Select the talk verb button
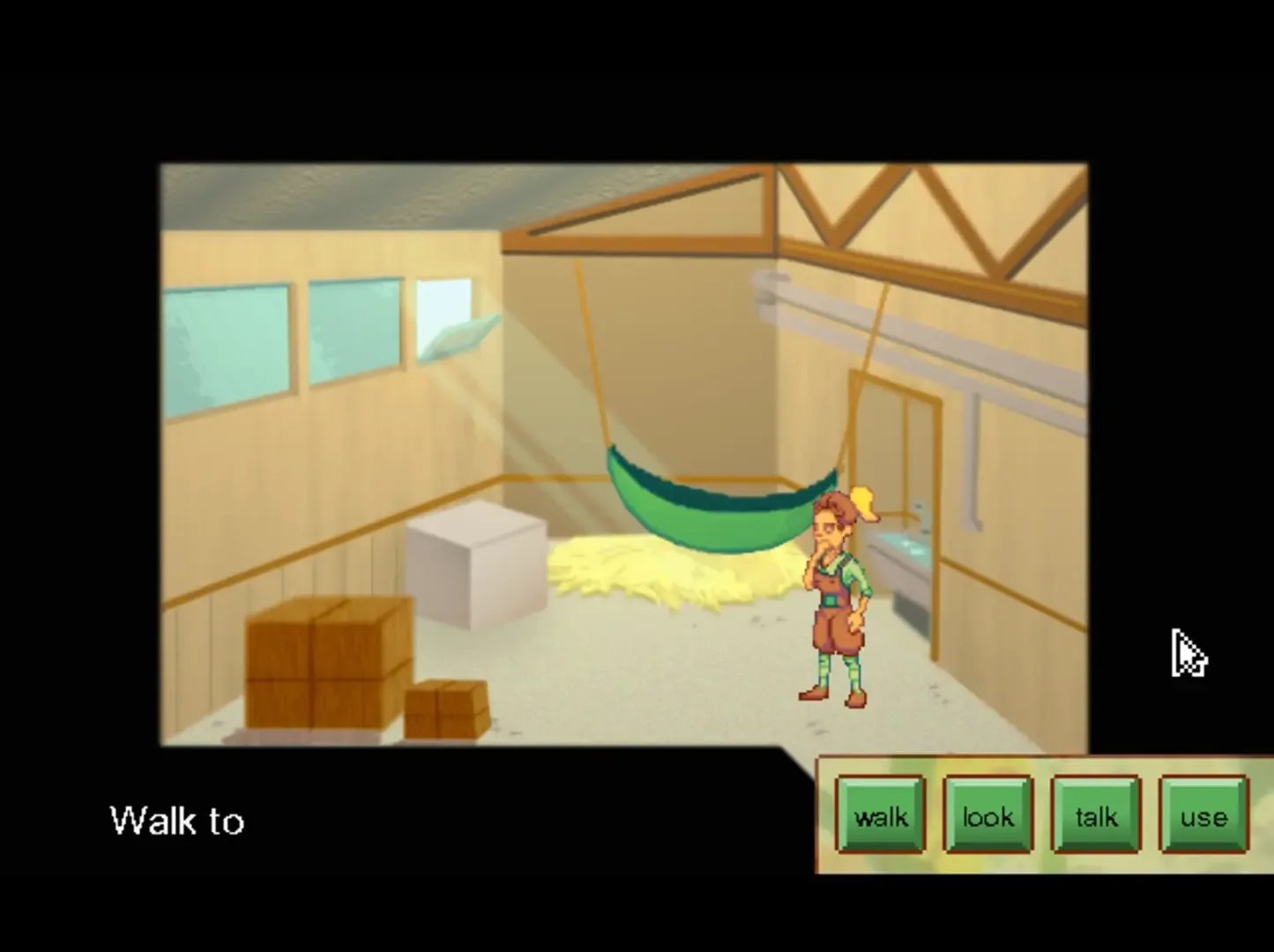 [x=1095, y=816]
